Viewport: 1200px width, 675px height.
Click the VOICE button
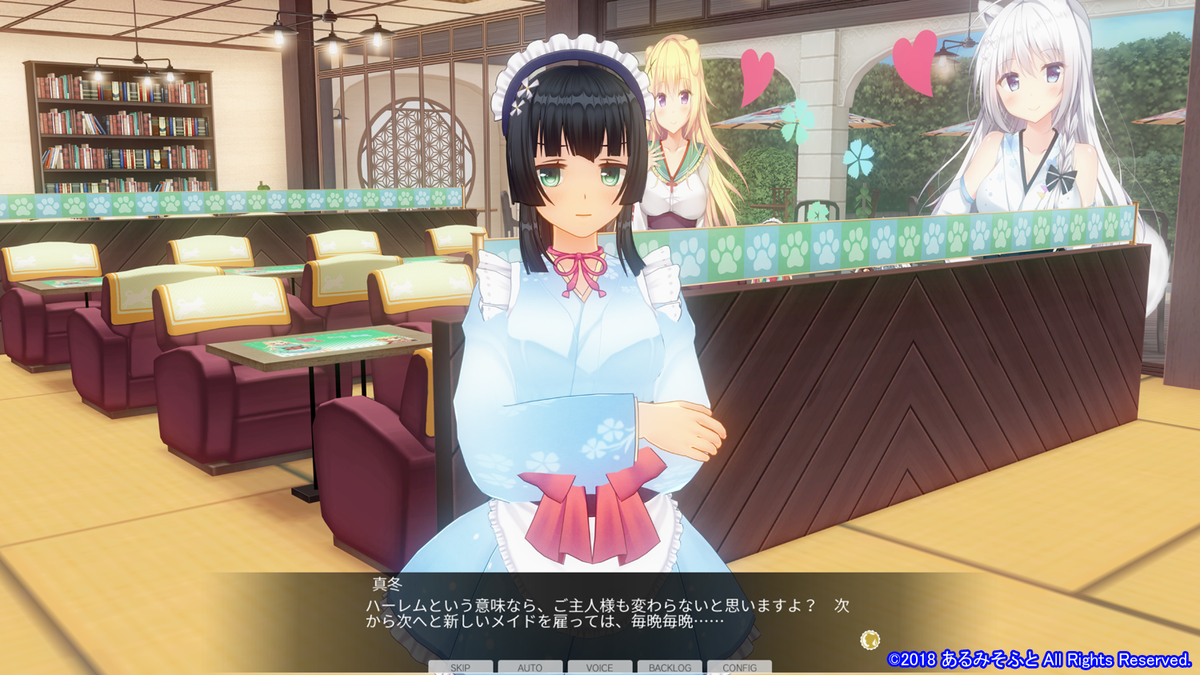tap(600, 667)
